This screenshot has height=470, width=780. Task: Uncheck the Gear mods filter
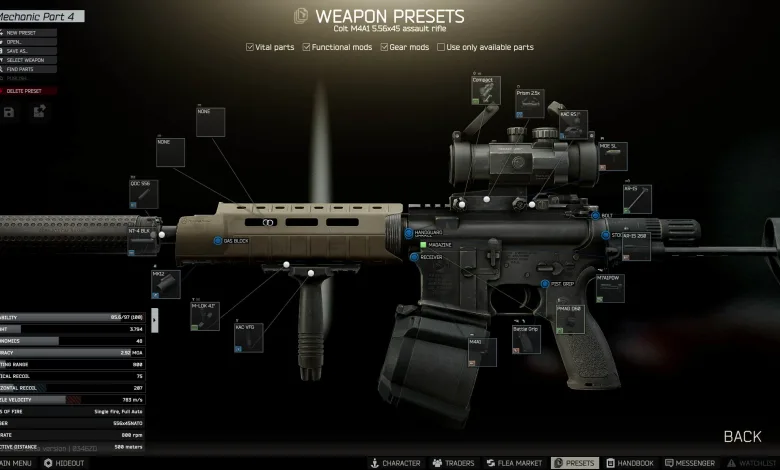point(384,47)
